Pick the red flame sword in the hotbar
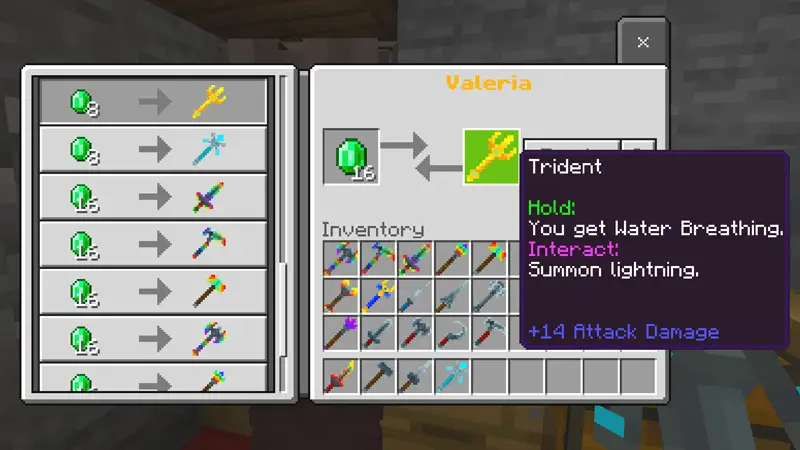 coord(341,378)
